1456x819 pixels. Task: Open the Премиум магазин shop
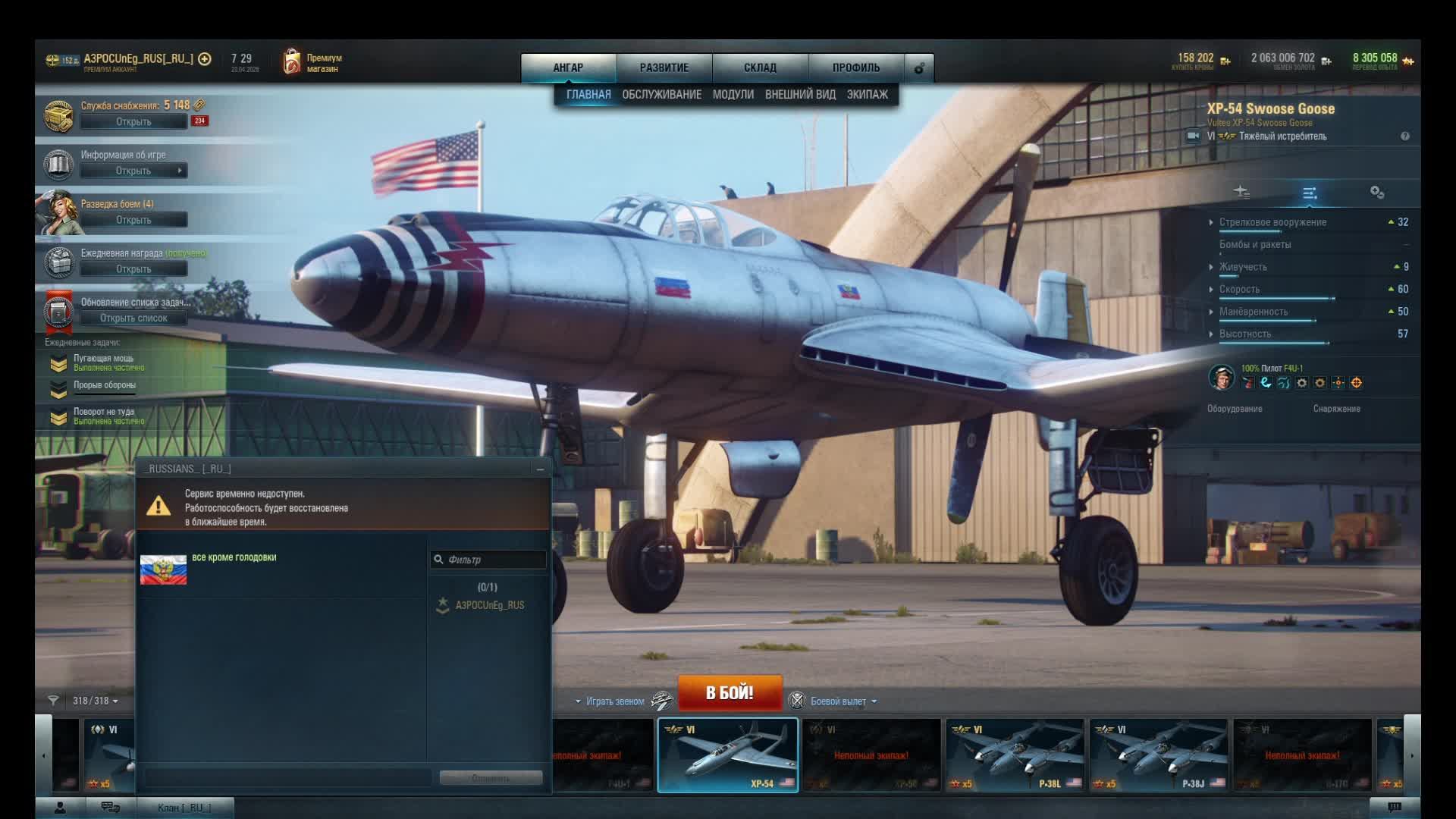(312, 63)
